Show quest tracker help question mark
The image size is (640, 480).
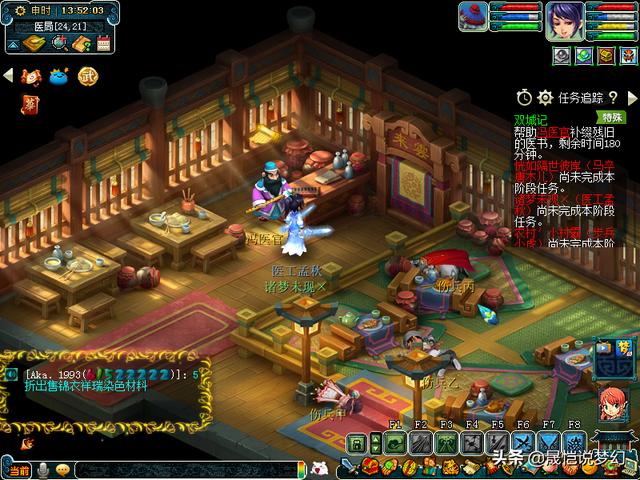click(612, 97)
